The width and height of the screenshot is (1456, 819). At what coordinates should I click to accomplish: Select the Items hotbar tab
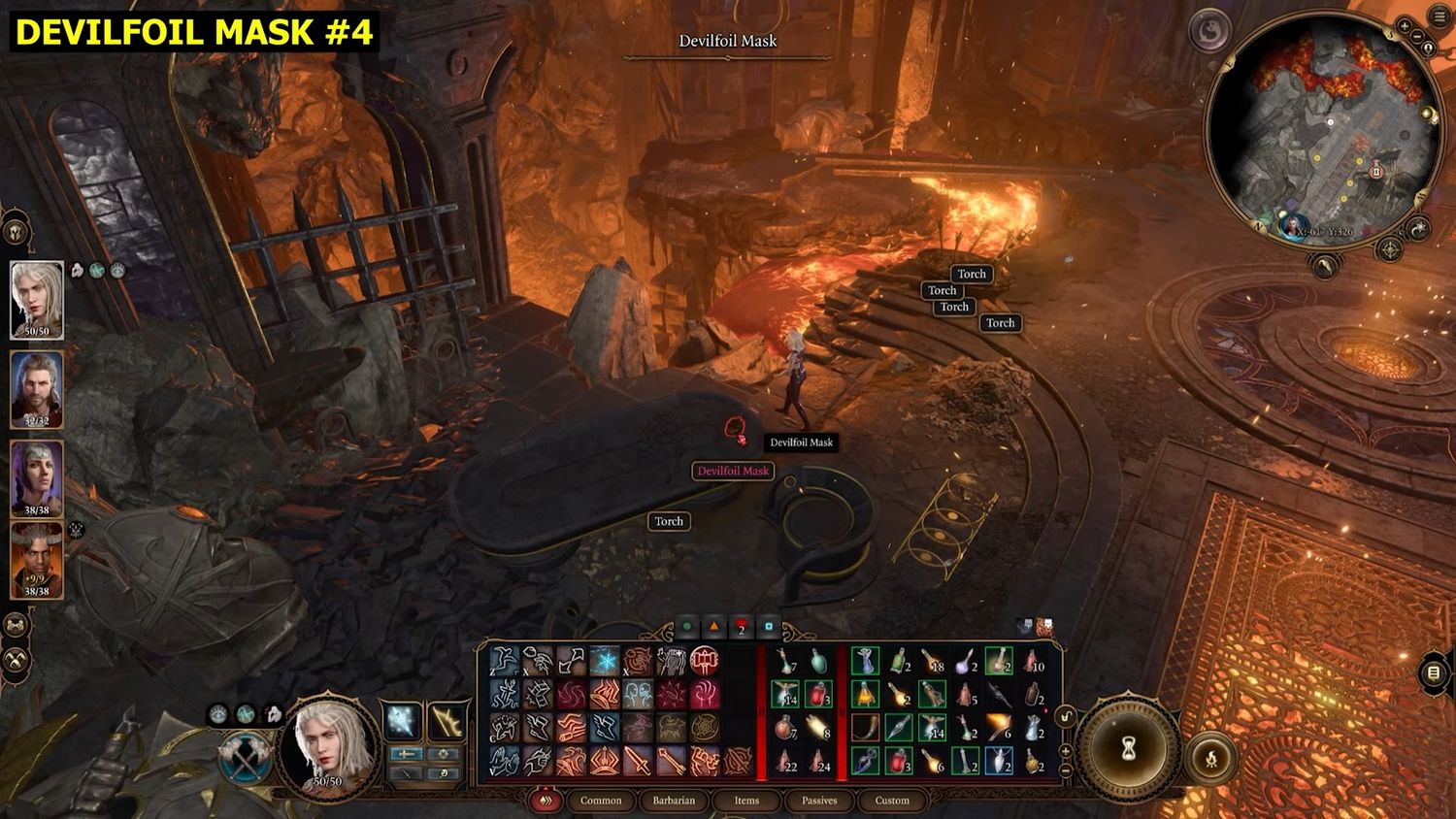tap(746, 801)
